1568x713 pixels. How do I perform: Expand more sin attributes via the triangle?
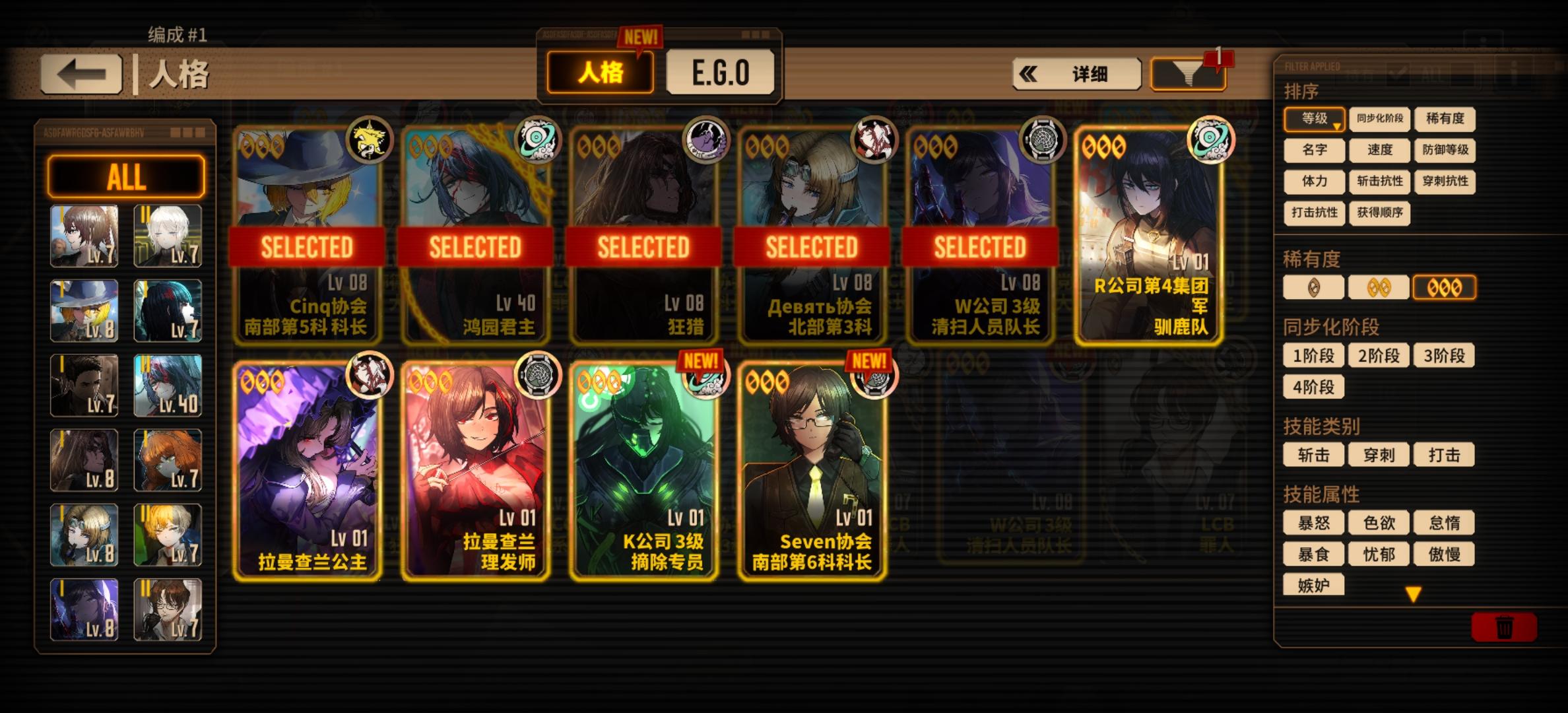point(1412,594)
